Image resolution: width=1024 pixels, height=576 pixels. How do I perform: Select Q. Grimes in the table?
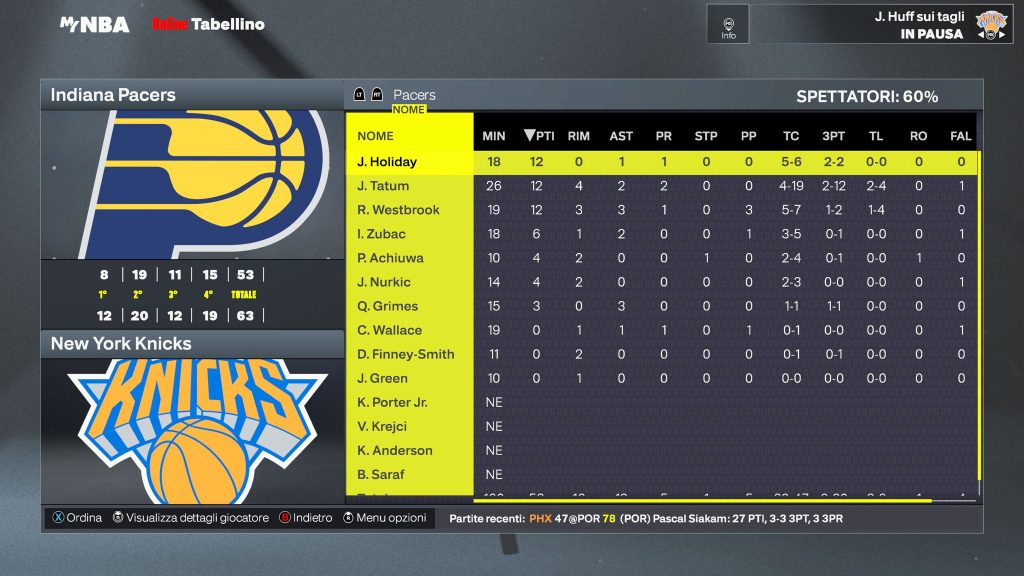387,306
